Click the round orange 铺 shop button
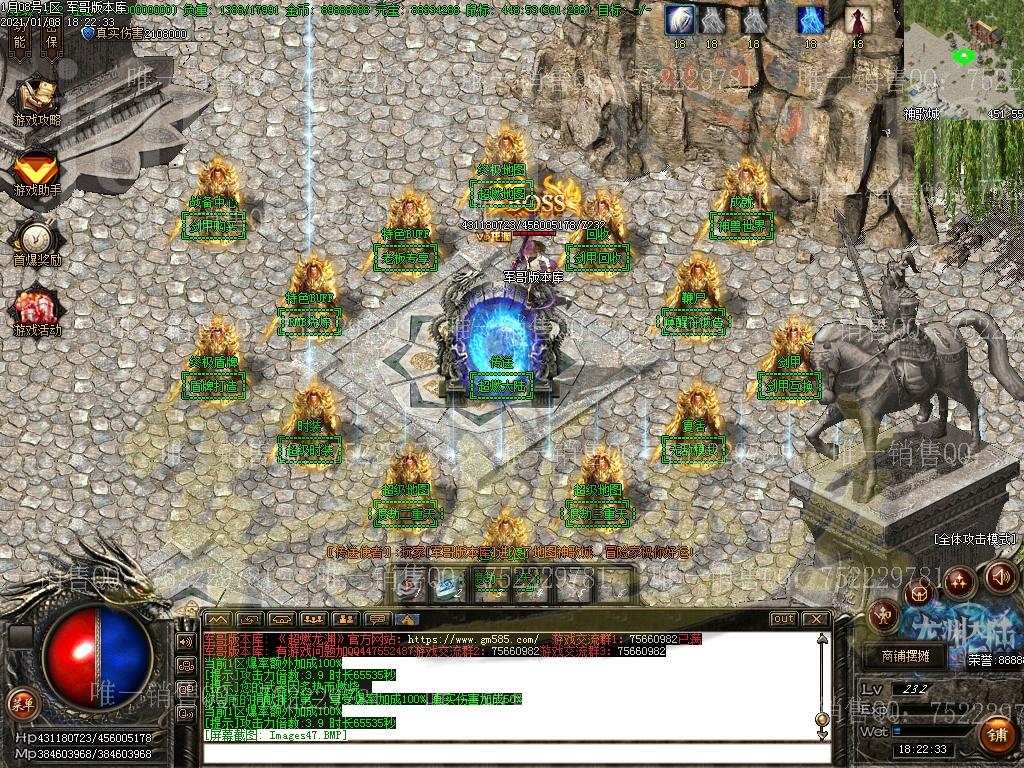1024x768 pixels. [x=996, y=735]
